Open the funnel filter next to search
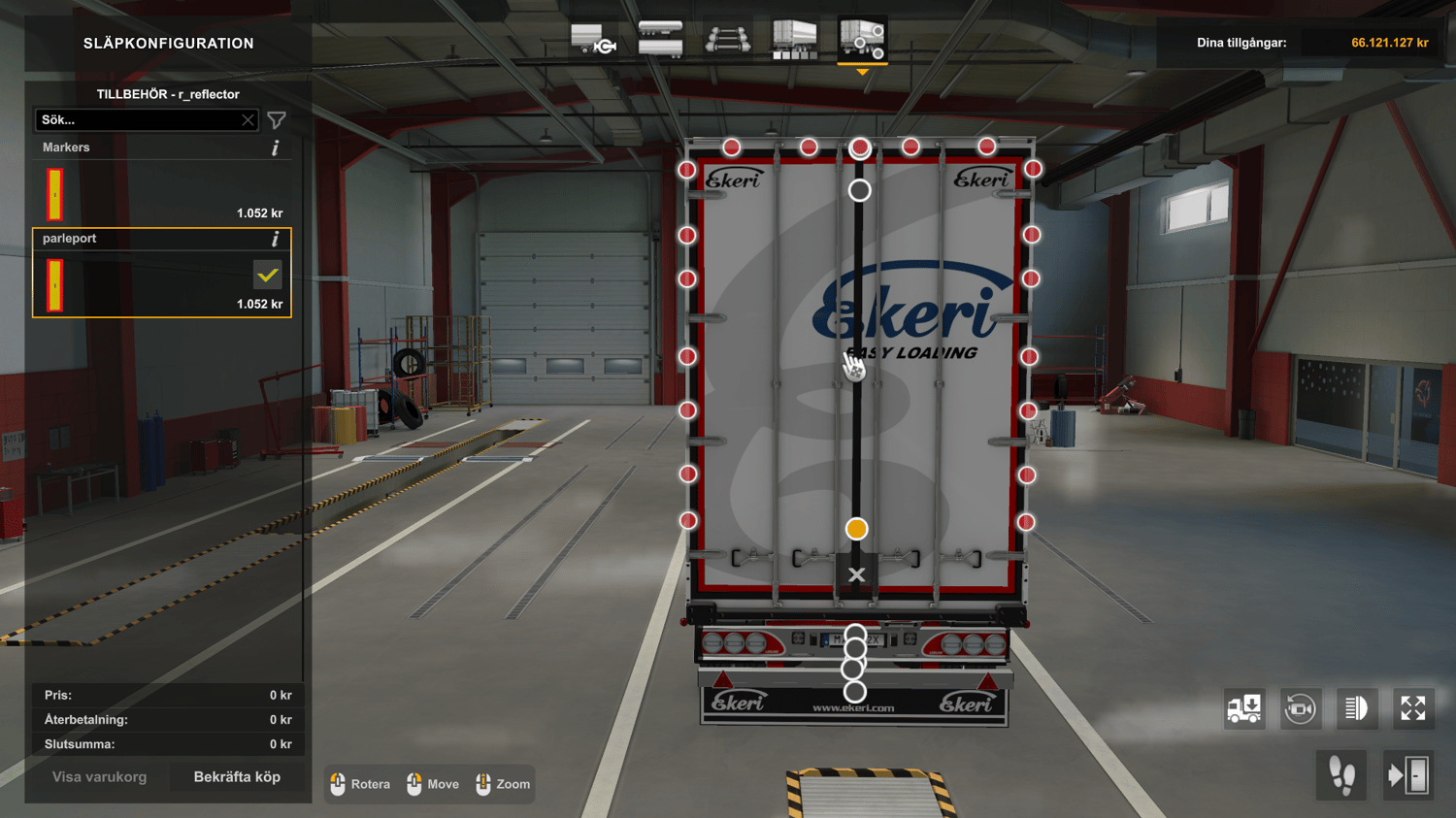The width and height of the screenshot is (1456, 818). (277, 120)
